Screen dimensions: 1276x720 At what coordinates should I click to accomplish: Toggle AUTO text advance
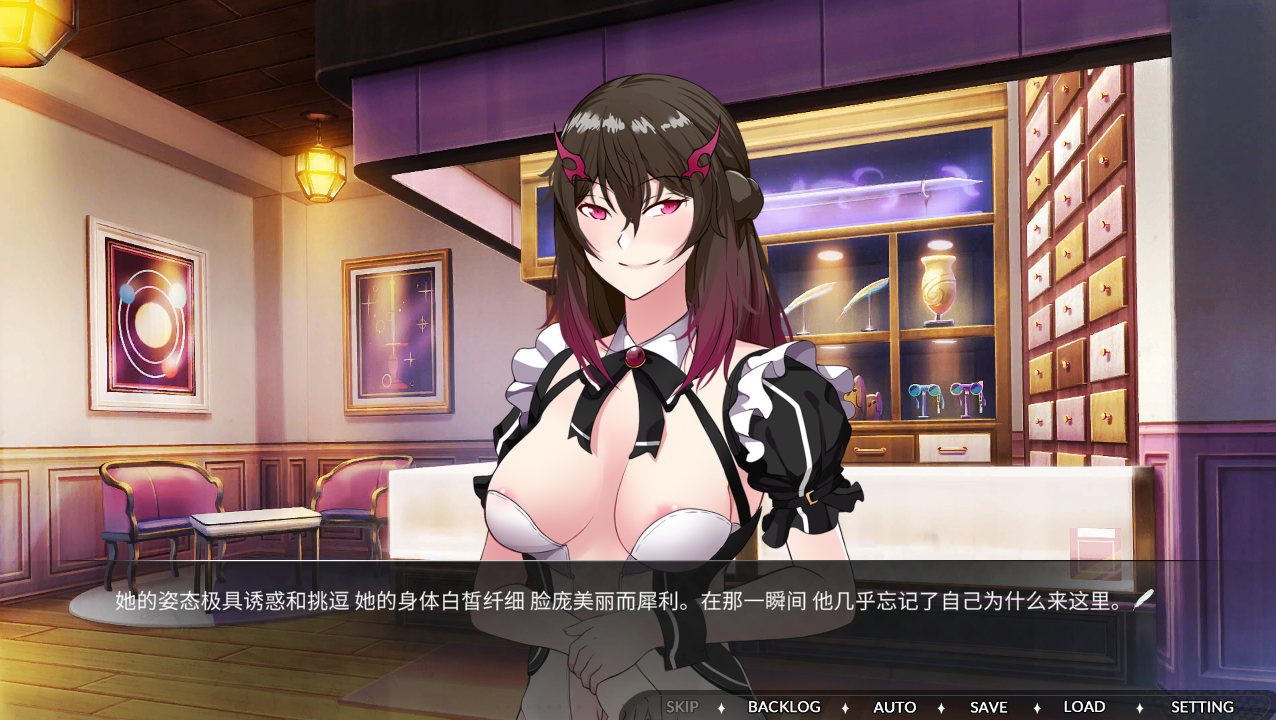894,707
